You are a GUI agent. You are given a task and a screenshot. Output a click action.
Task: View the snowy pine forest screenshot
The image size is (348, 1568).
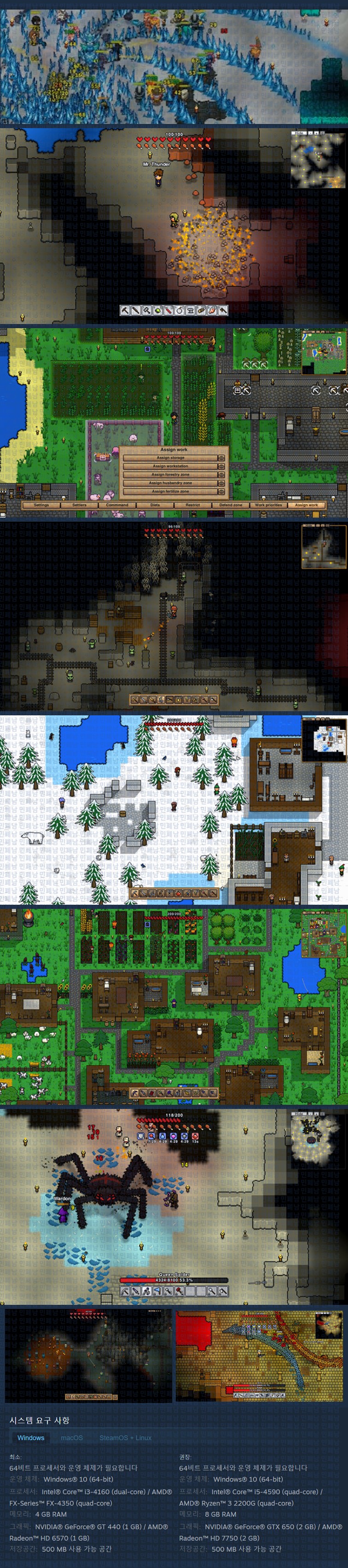(x=174, y=809)
